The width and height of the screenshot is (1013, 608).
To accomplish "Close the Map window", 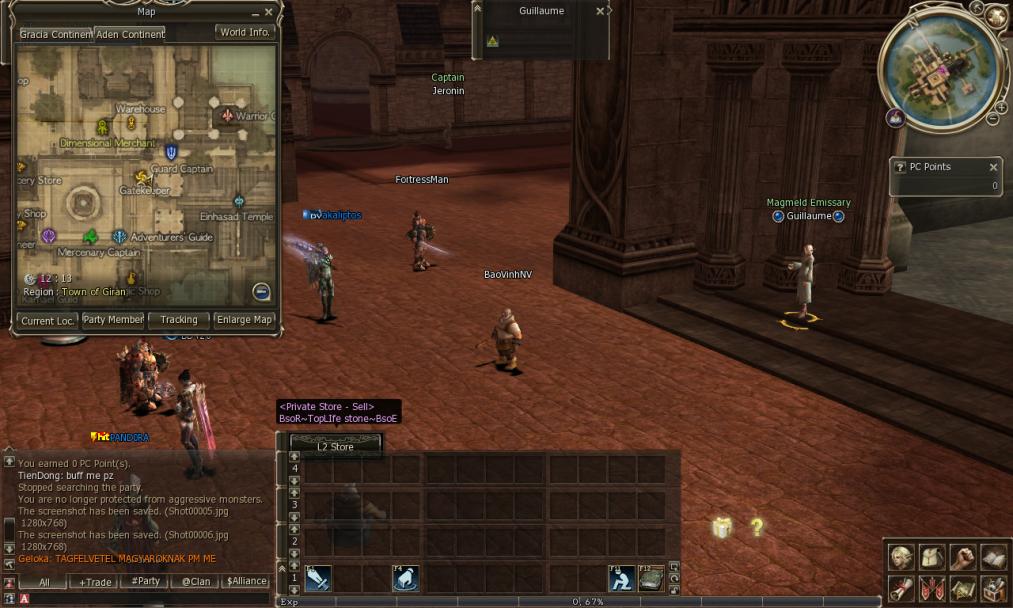I will pyautogui.click(x=269, y=13).
